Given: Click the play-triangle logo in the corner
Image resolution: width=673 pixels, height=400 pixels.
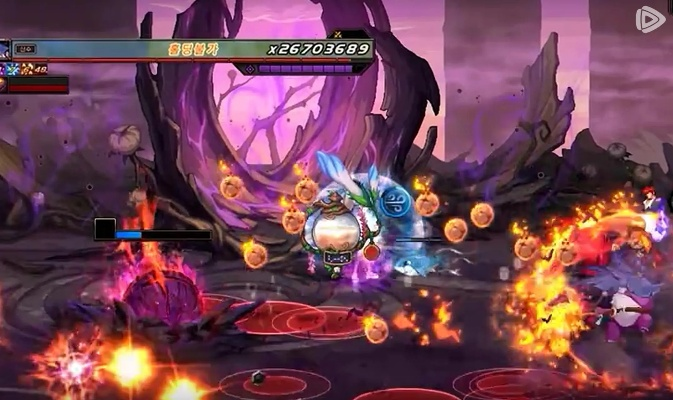Looking at the screenshot, I should coord(650,20).
